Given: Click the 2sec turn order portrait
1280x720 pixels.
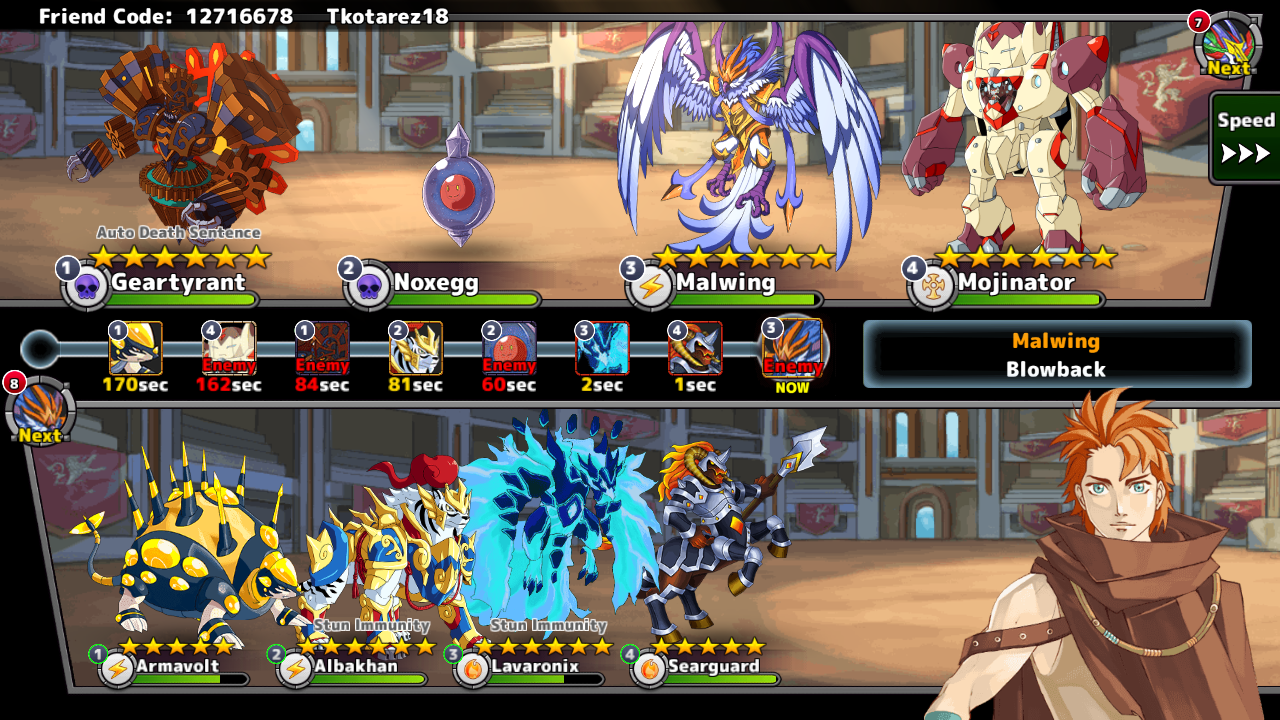Looking at the screenshot, I should click(602, 348).
